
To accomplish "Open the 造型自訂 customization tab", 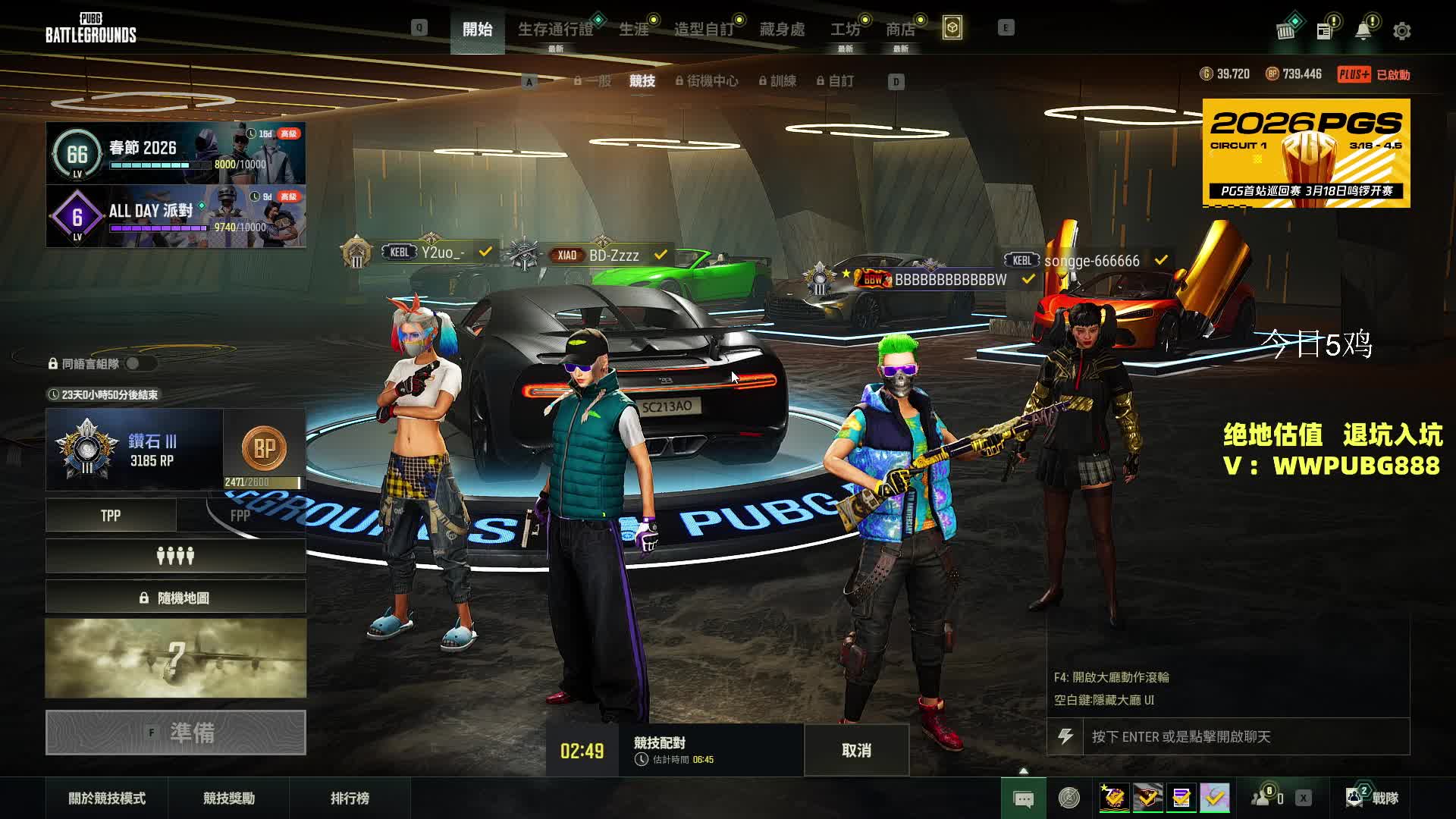I will click(704, 30).
